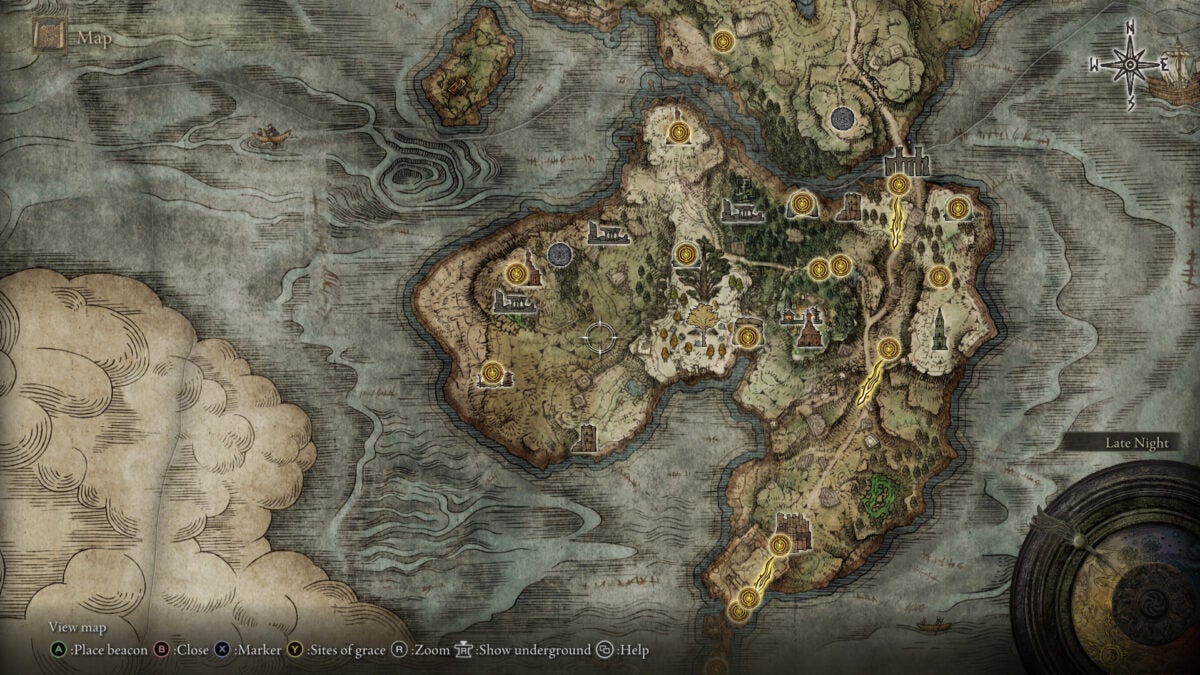
Task: Pick the grace below the bridge gate icon
Action: click(899, 184)
